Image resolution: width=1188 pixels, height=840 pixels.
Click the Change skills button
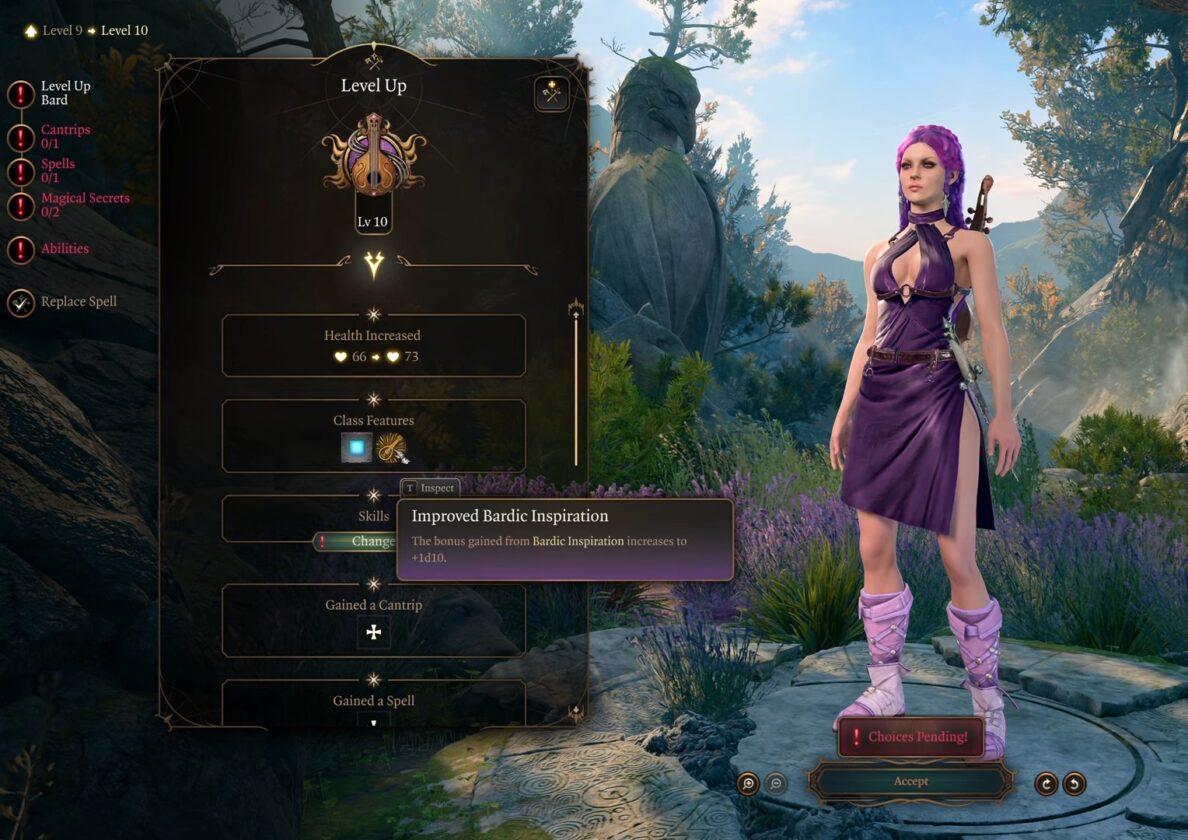point(372,541)
